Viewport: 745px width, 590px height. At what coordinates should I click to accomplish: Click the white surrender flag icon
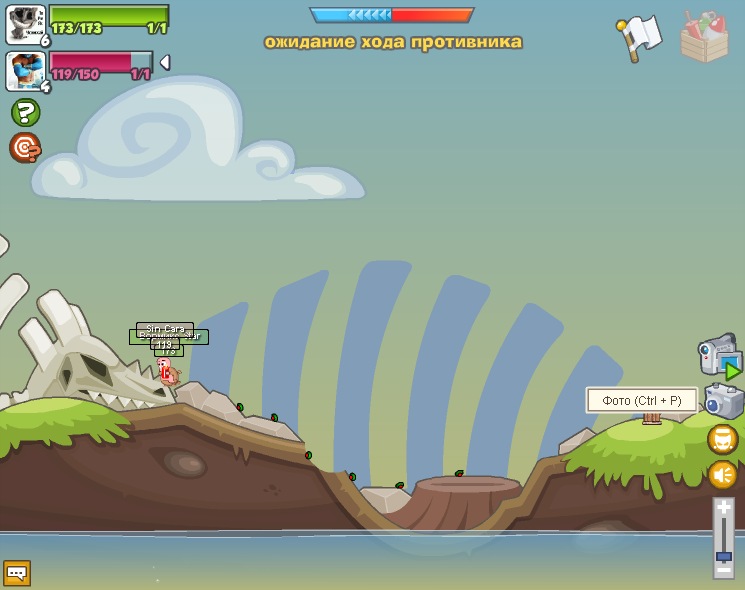pos(638,38)
